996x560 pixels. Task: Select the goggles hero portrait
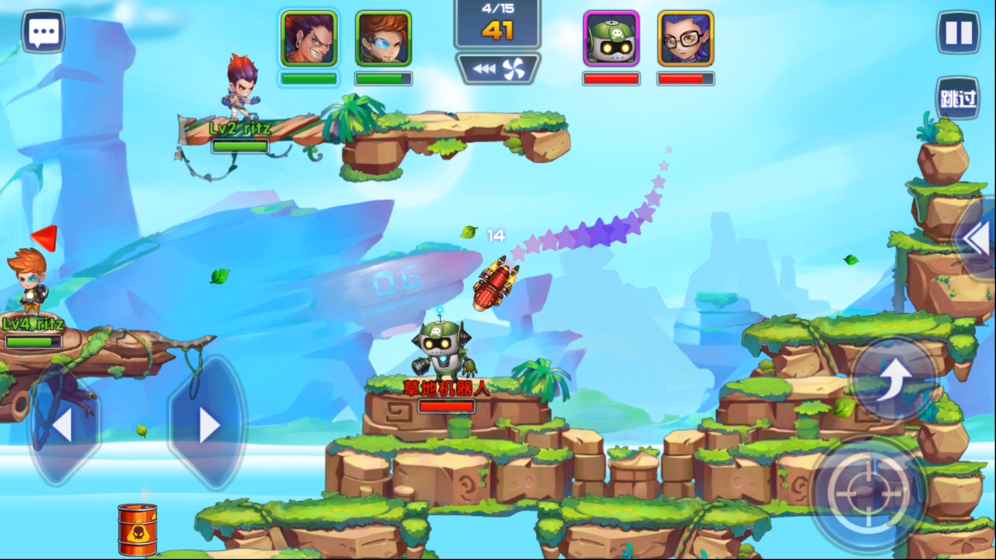click(x=383, y=39)
